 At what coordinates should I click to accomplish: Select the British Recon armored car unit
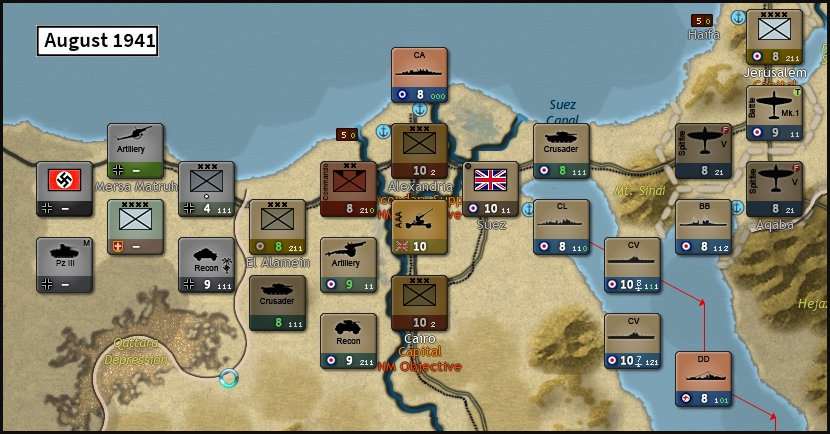coord(348,341)
